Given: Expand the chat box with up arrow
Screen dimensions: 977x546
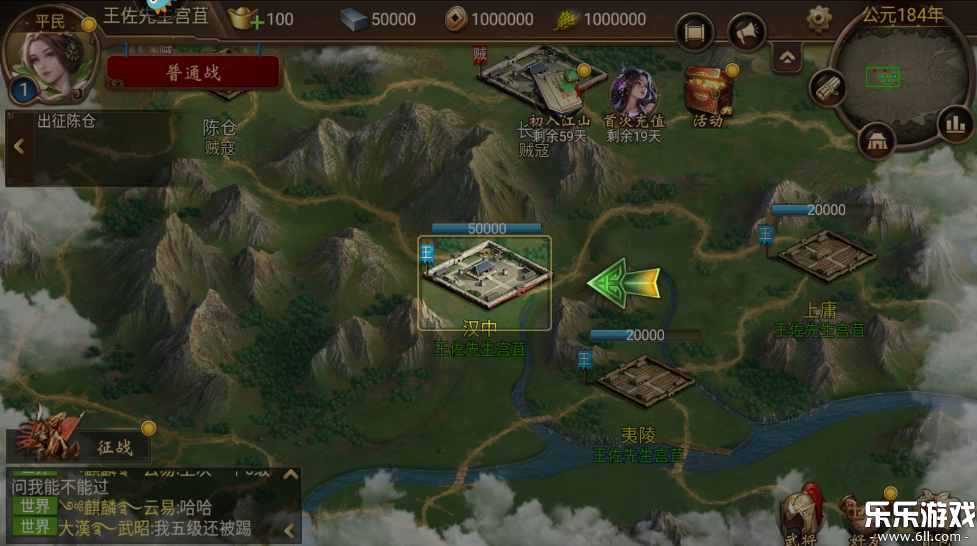Looking at the screenshot, I should [291, 475].
